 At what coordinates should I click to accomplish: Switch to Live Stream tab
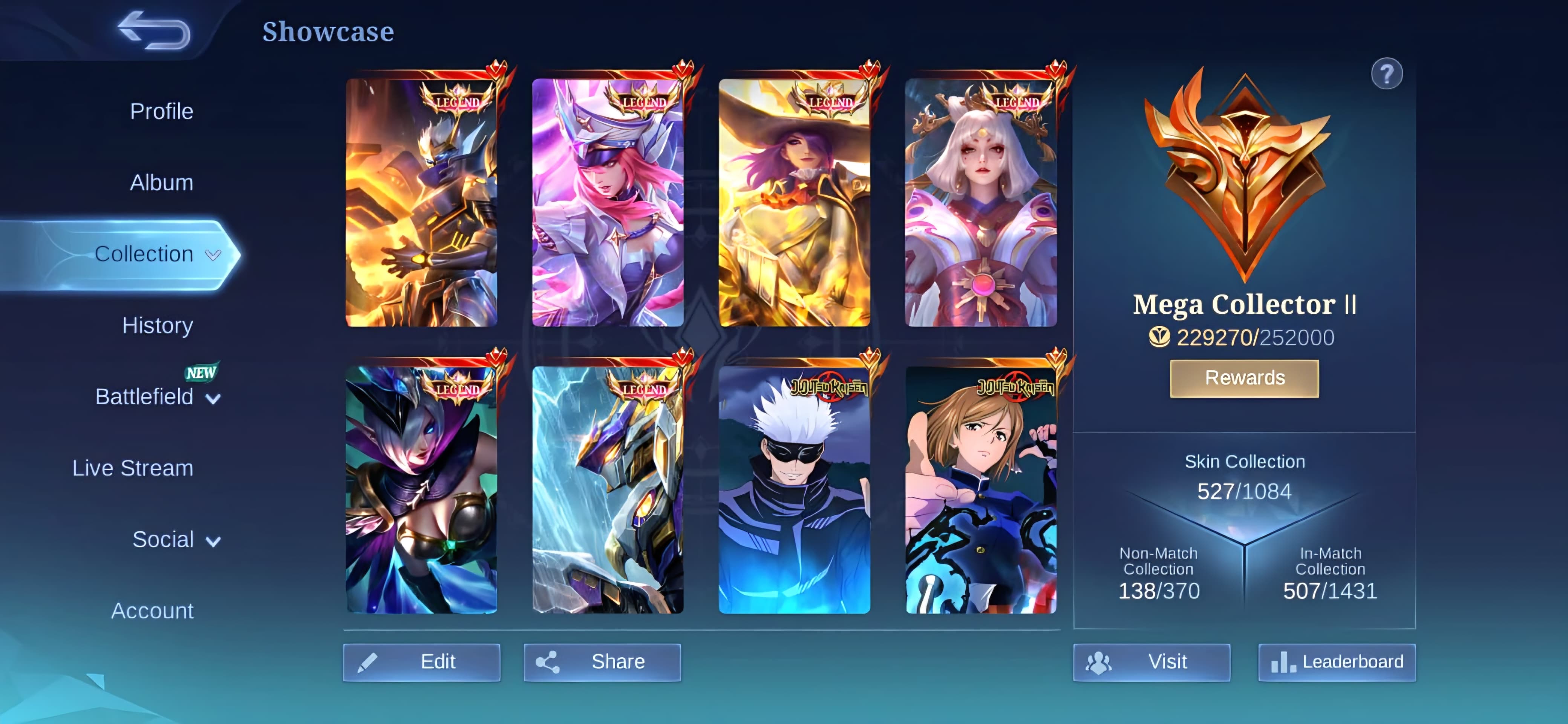pyautogui.click(x=133, y=468)
